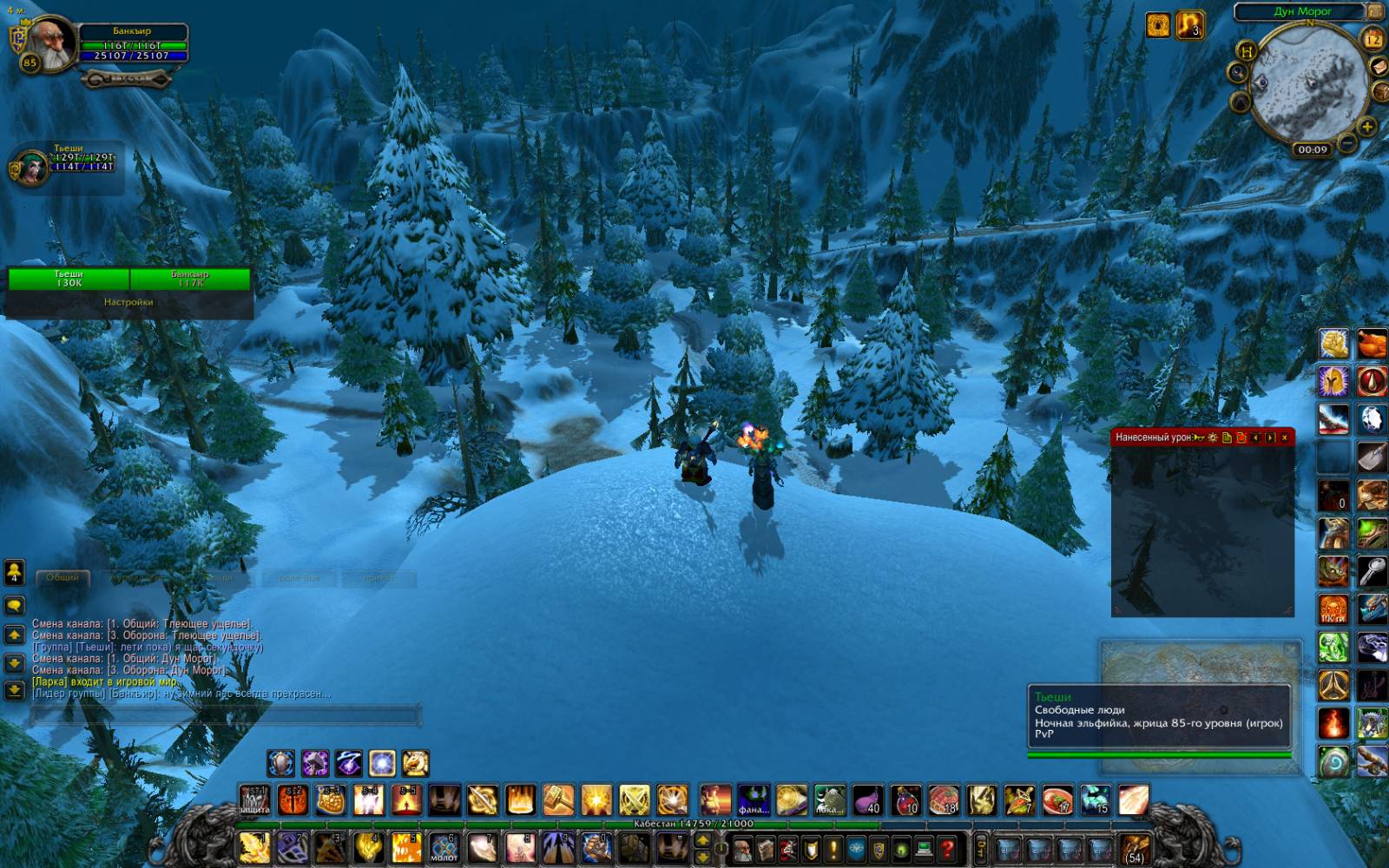Viewport: 1389px width, 868px height.
Task: Open Настройки in the raid frame panel
Action: (x=128, y=302)
